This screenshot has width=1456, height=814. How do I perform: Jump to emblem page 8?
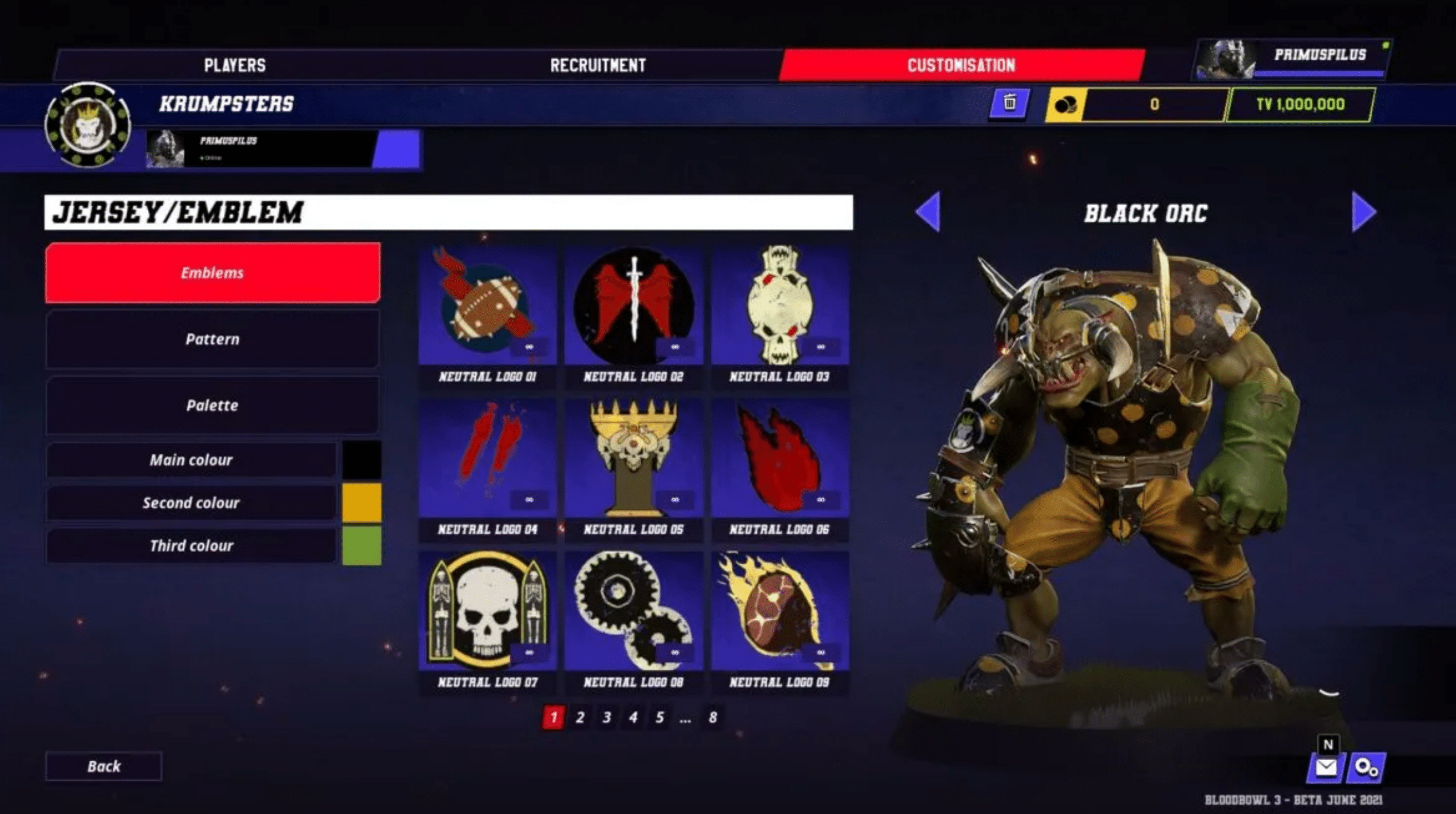point(713,717)
